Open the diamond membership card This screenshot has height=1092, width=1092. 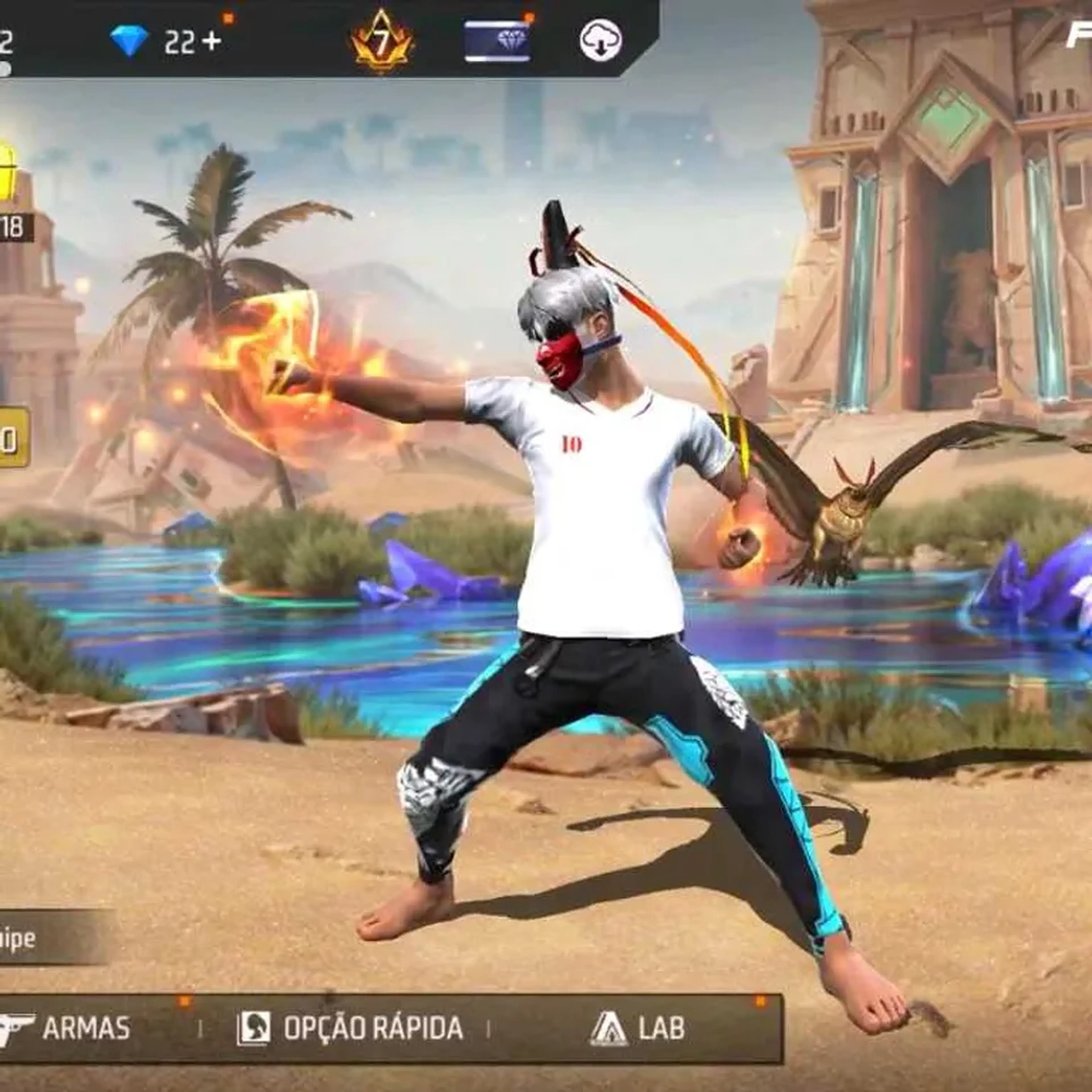click(x=497, y=41)
